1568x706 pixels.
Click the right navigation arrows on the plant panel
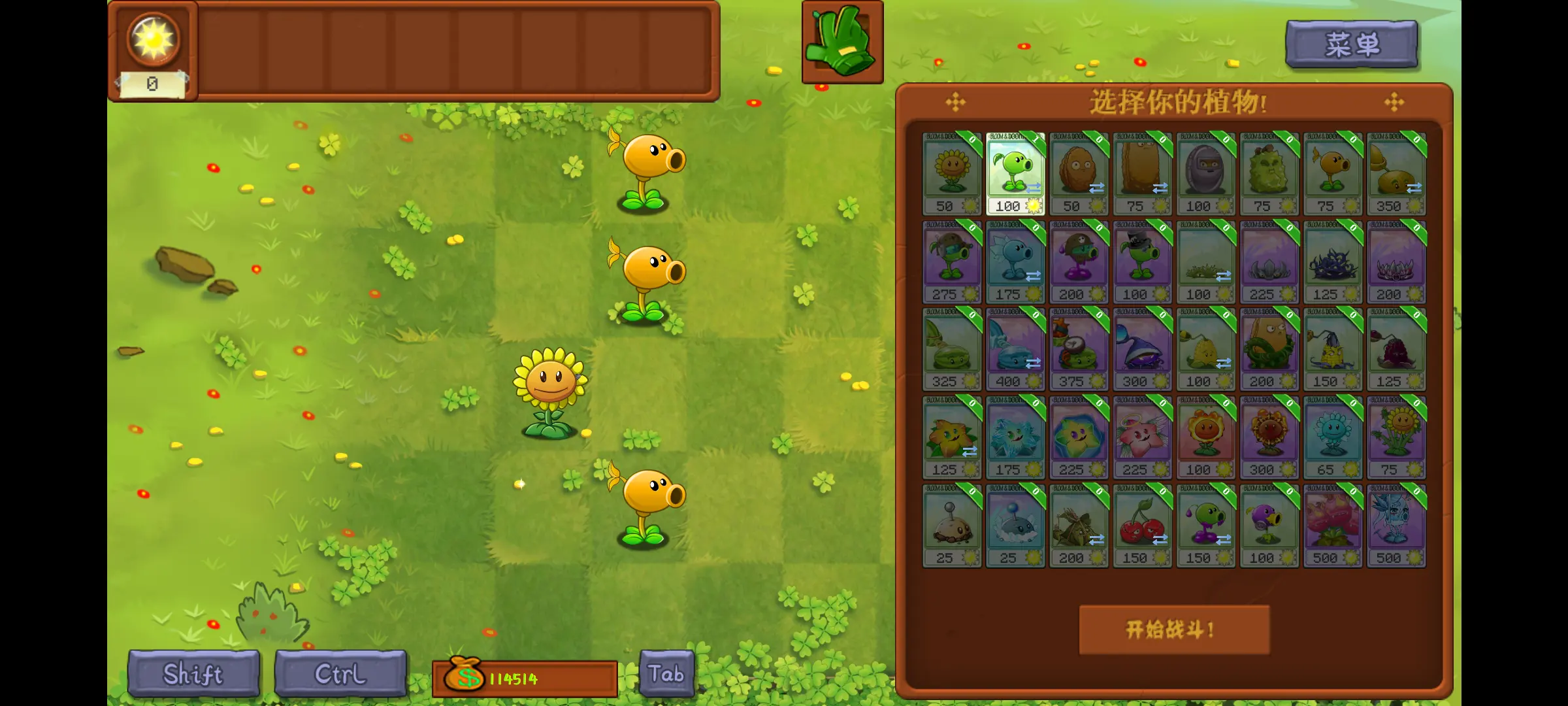point(1394,101)
